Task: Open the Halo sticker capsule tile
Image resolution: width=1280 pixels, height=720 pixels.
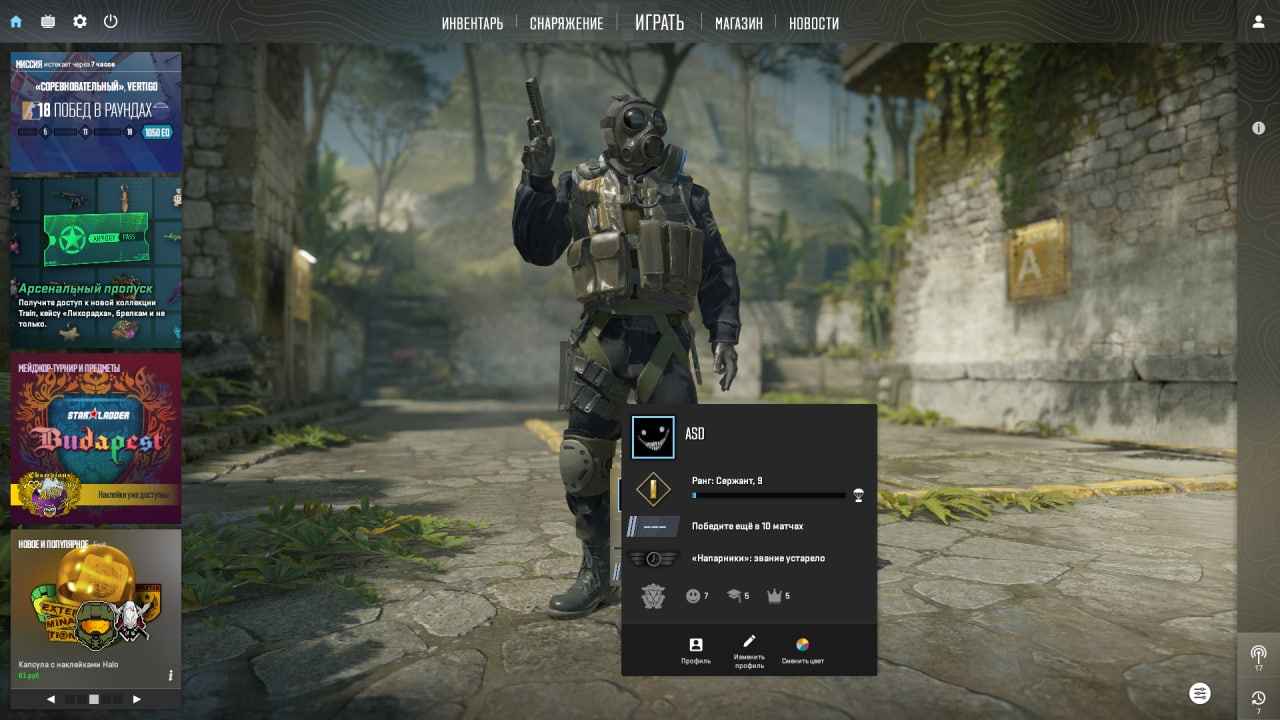Action: coord(96,606)
